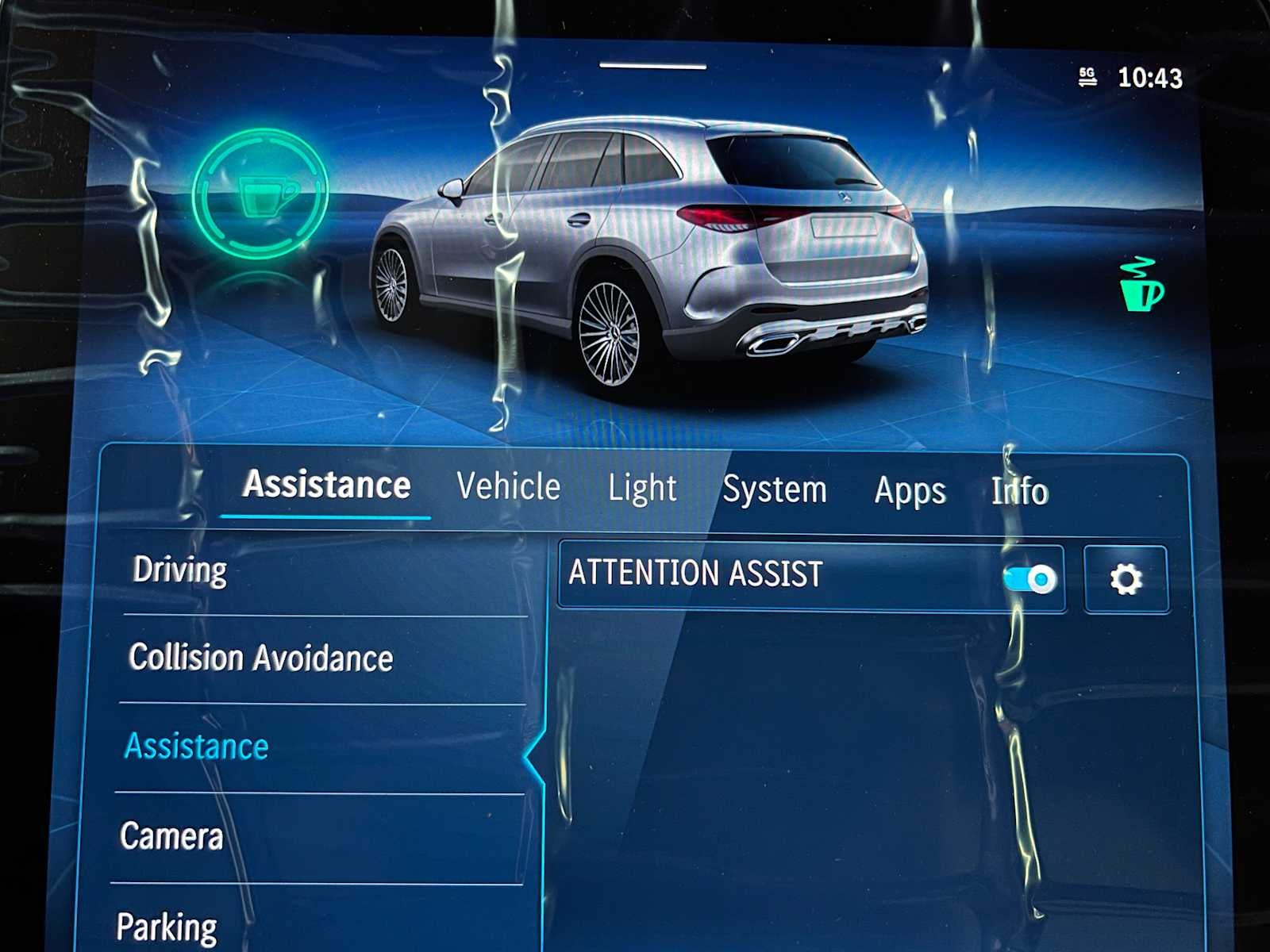The width and height of the screenshot is (1270, 952).
Task: Open ATTENTION ASSIST settings via gear icon
Action: coord(1126,578)
